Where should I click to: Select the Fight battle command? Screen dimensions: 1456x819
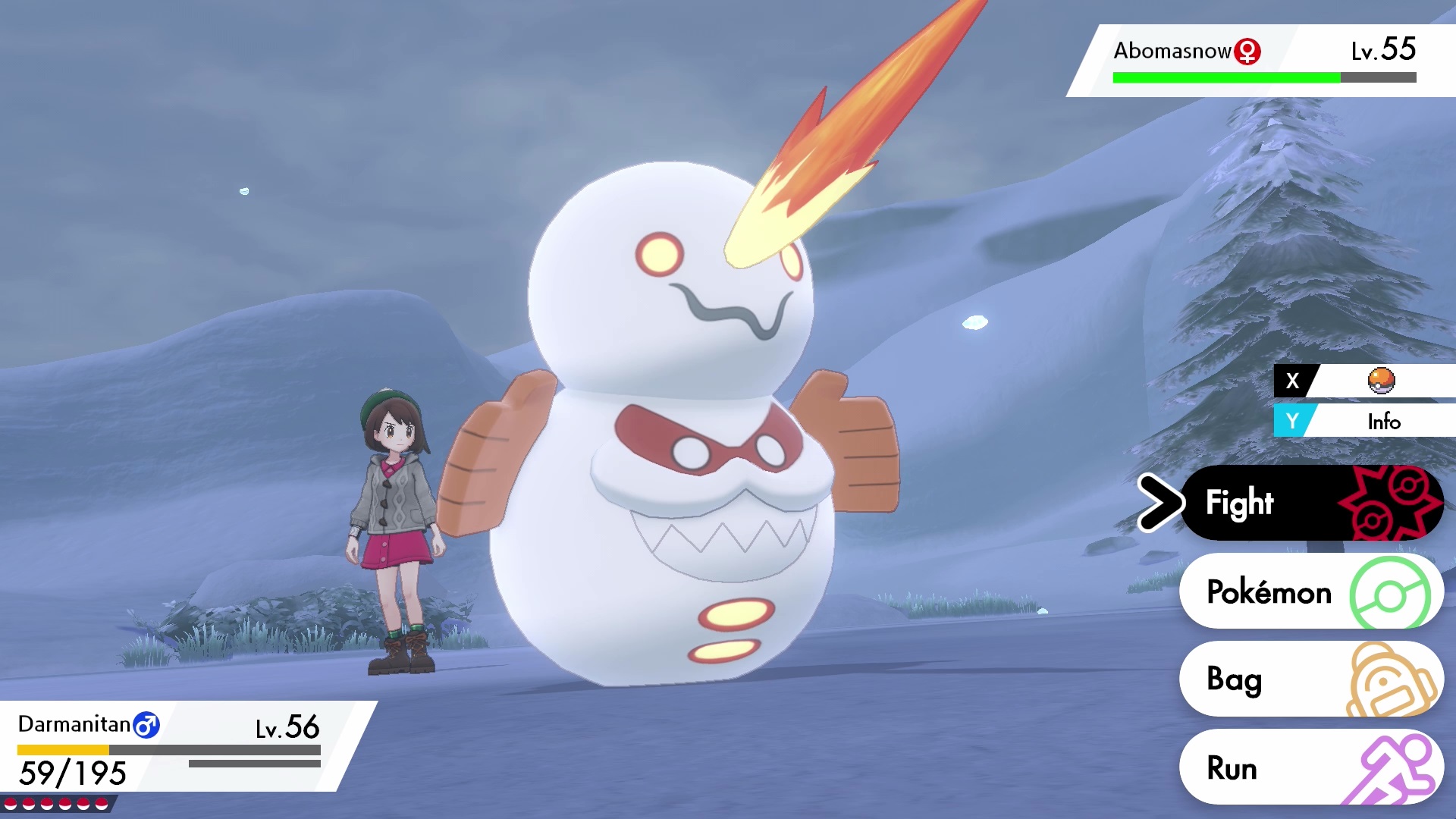pyautogui.click(x=1310, y=503)
